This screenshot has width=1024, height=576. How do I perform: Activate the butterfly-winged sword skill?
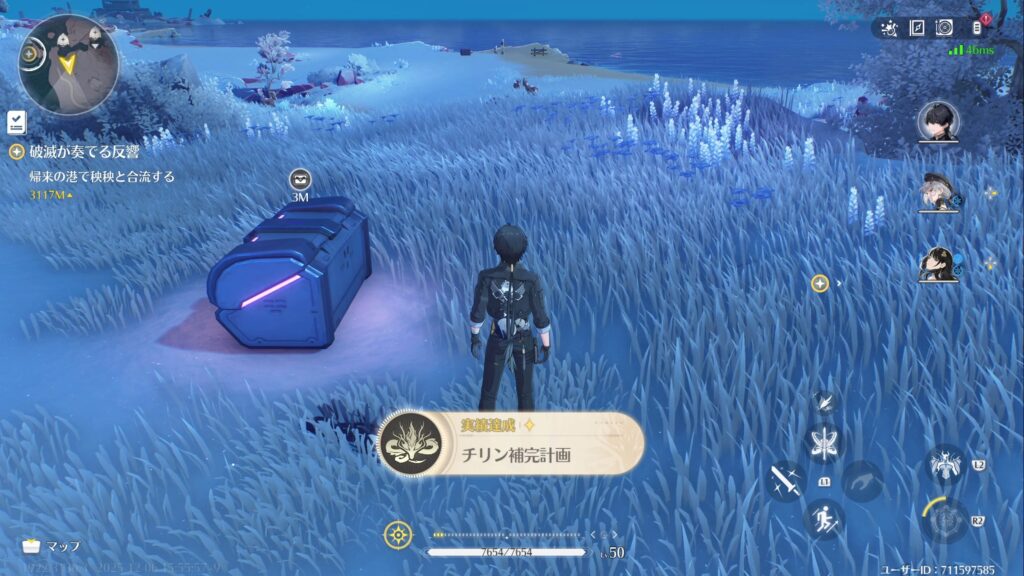(824, 444)
